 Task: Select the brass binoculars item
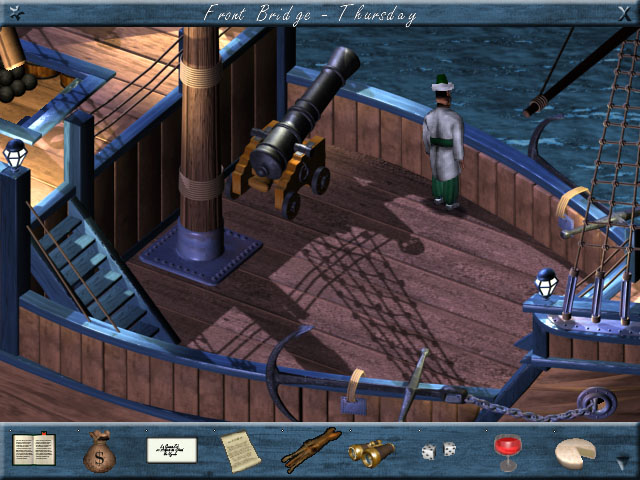pos(371,452)
